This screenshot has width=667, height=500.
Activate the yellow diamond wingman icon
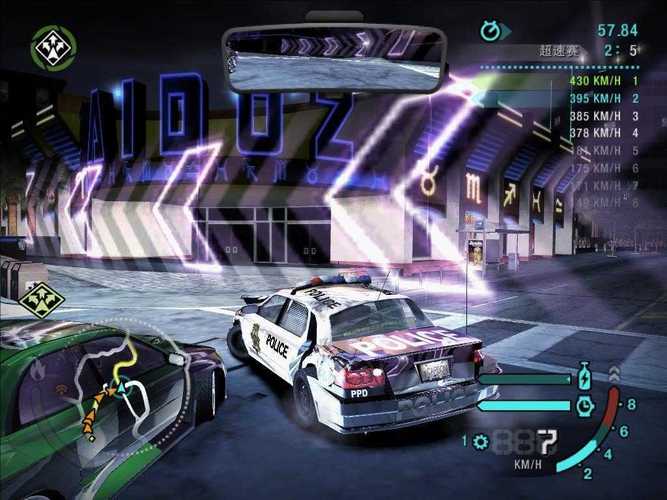tap(42, 299)
